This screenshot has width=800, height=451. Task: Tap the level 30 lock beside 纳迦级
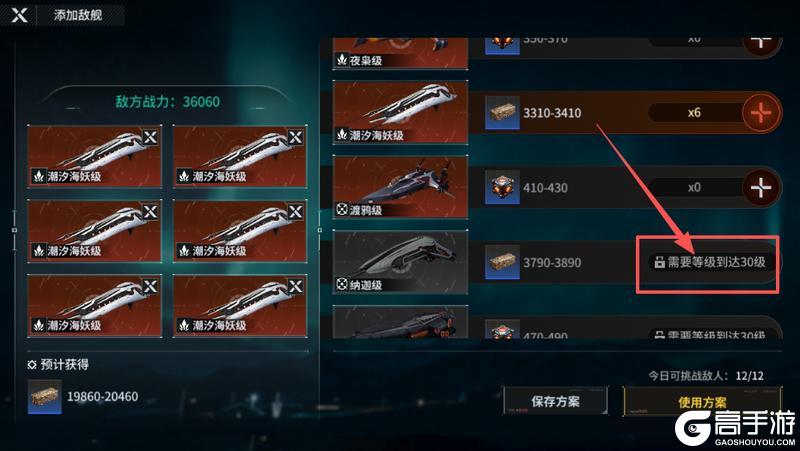710,262
